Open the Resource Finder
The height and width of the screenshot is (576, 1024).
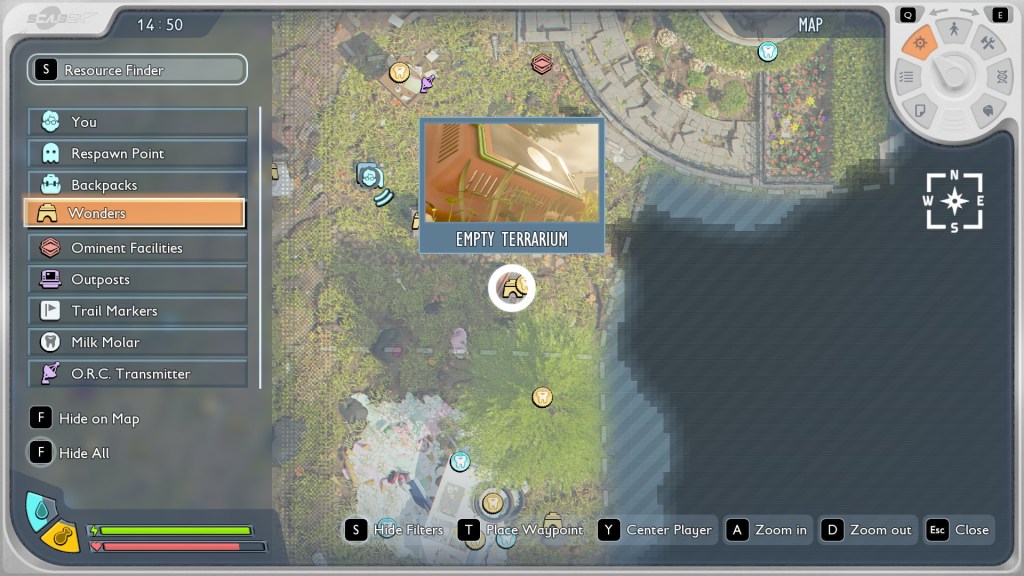[x=137, y=70]
